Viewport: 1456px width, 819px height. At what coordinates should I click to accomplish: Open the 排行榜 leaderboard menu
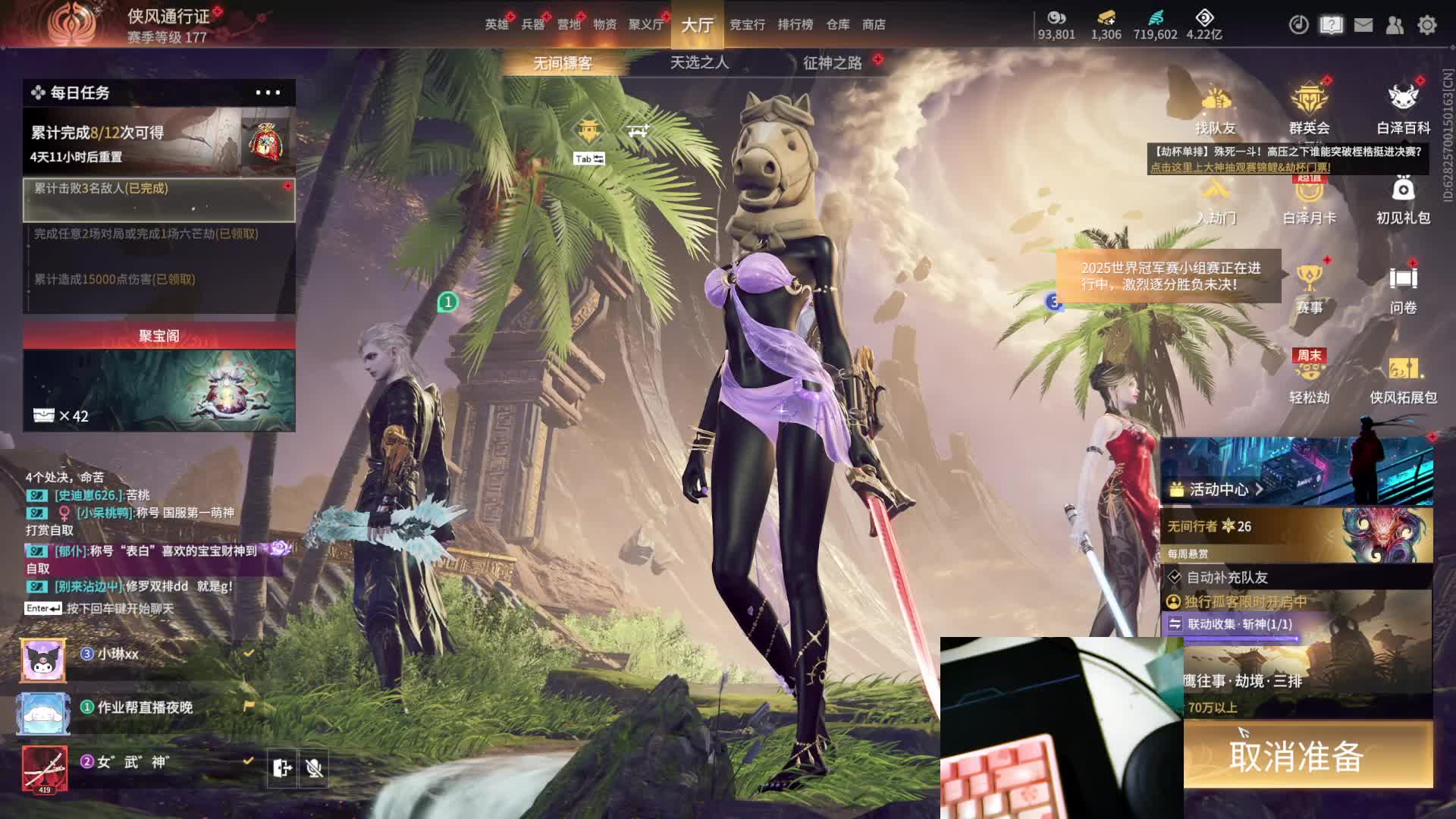[x=795, y=24]
